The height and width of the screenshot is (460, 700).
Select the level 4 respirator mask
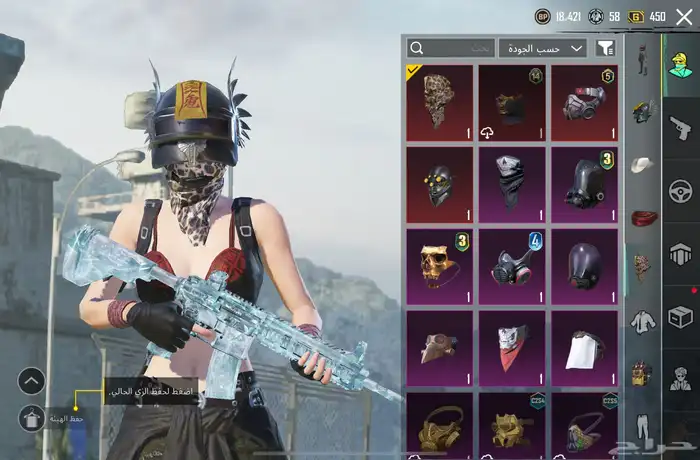512,266
